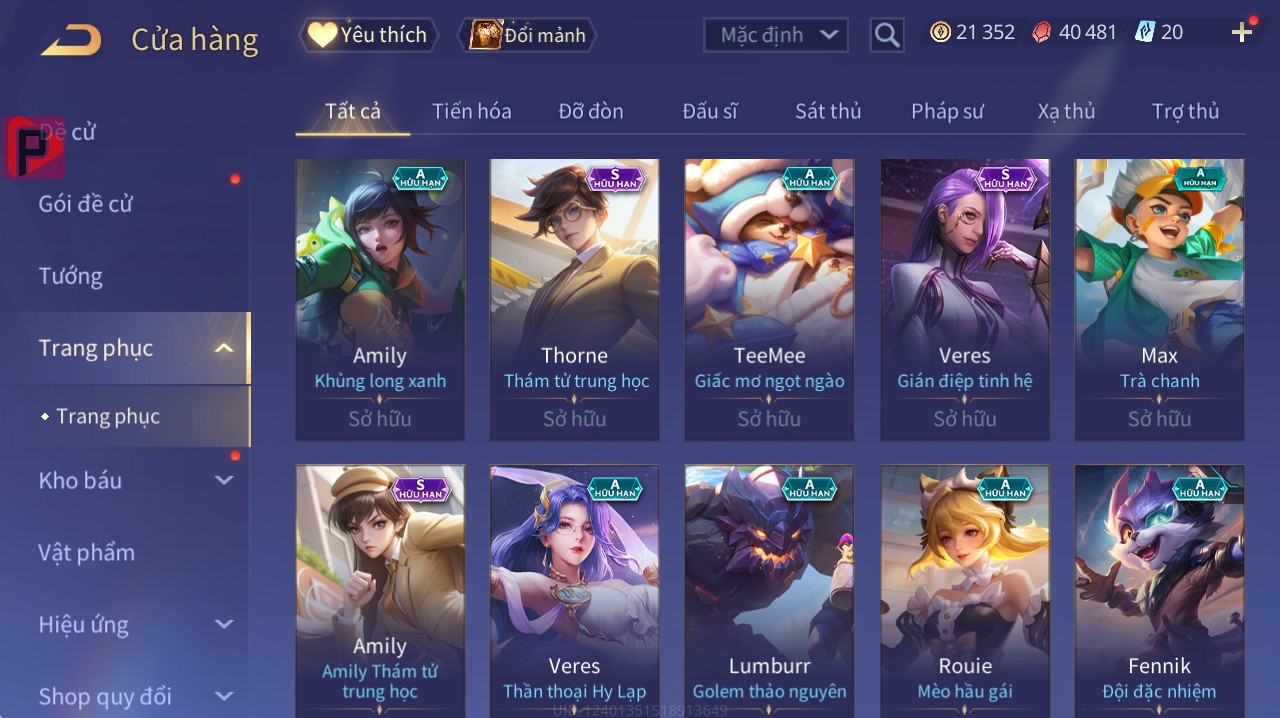Viewport: 1280px width, 718px height.
Task: Open the Yêu thích favorites list
Action: coord(368,35)
